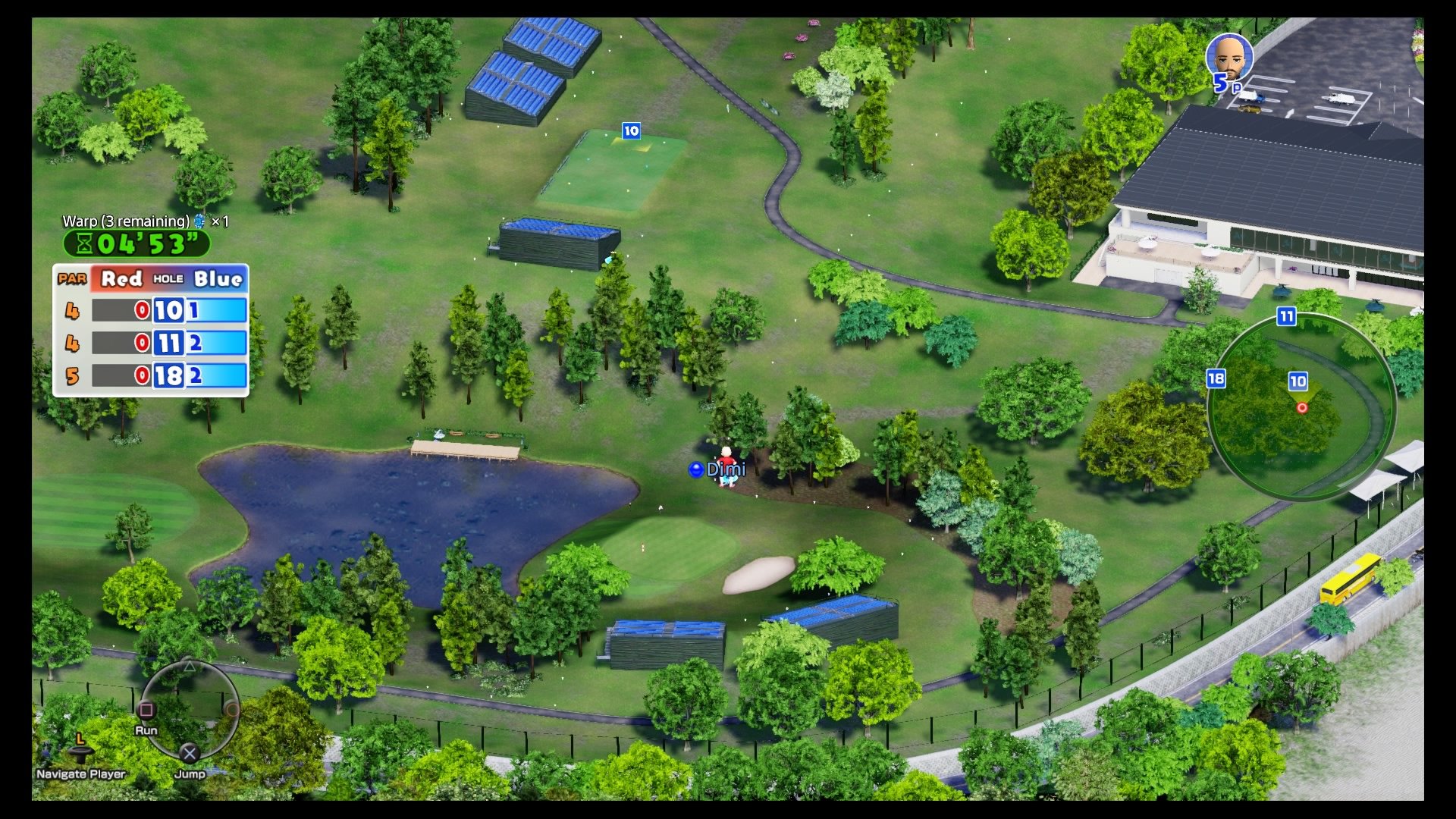This screenshot has height=819, width=1456.
Task: Click the blue ball icon beside Dimi's name
Action: tap(696, 469)
